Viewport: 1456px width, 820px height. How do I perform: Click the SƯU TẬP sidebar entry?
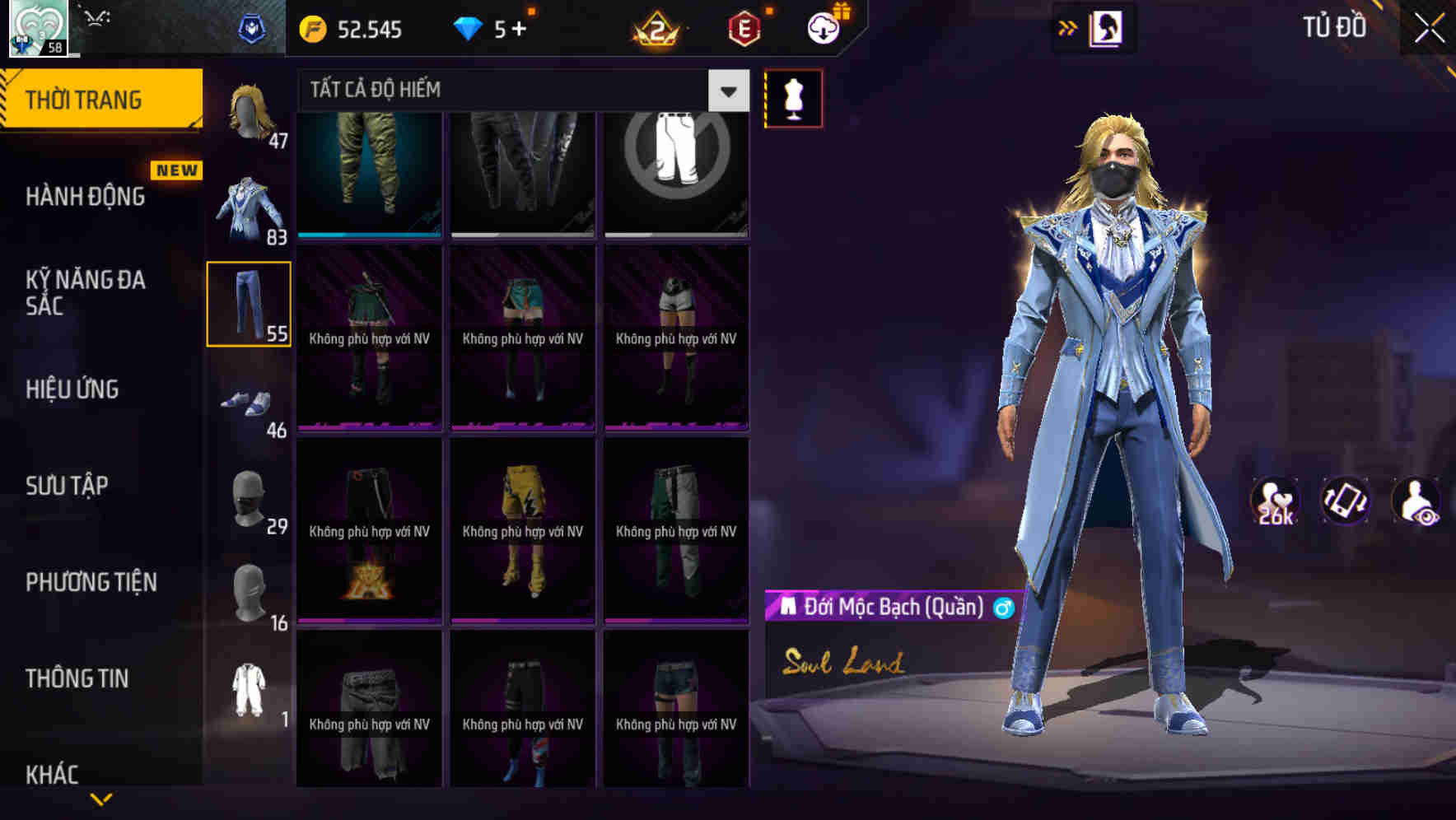click(68, 486)
